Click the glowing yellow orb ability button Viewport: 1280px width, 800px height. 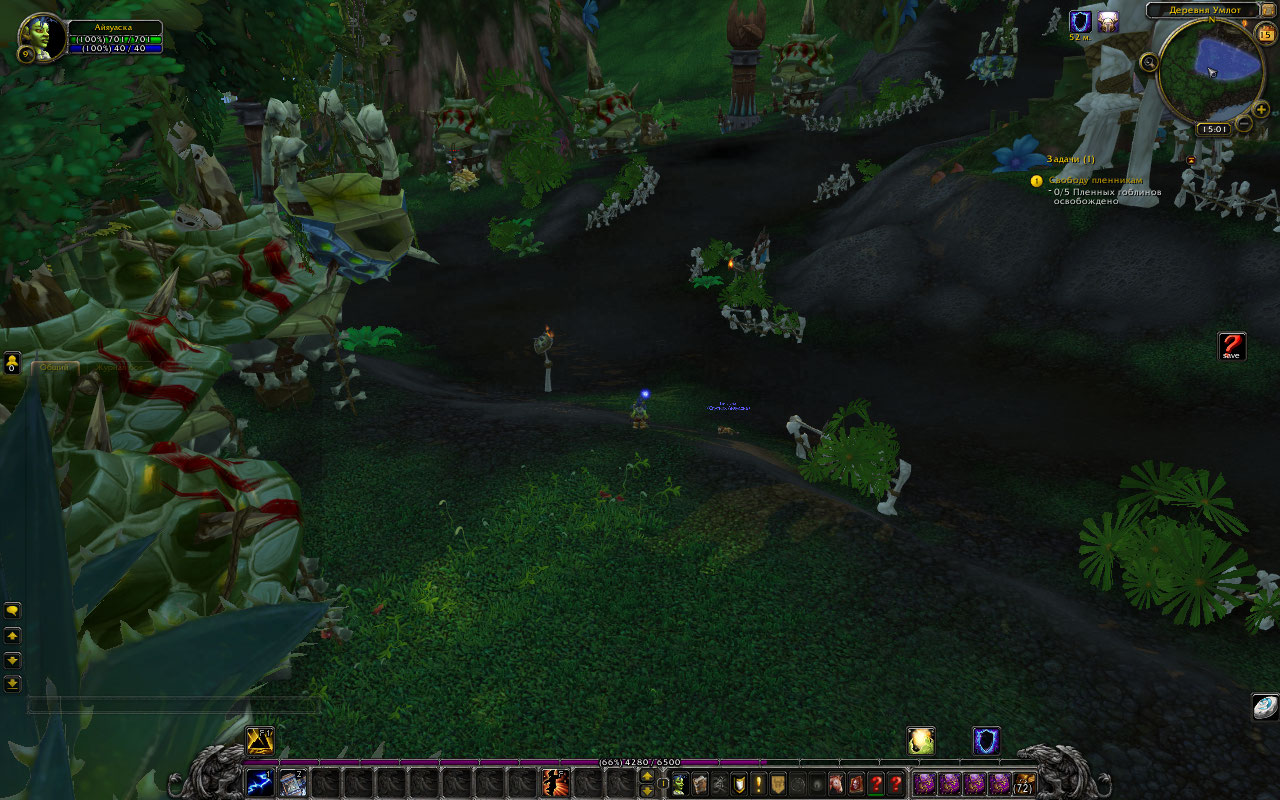coord(920,740)
